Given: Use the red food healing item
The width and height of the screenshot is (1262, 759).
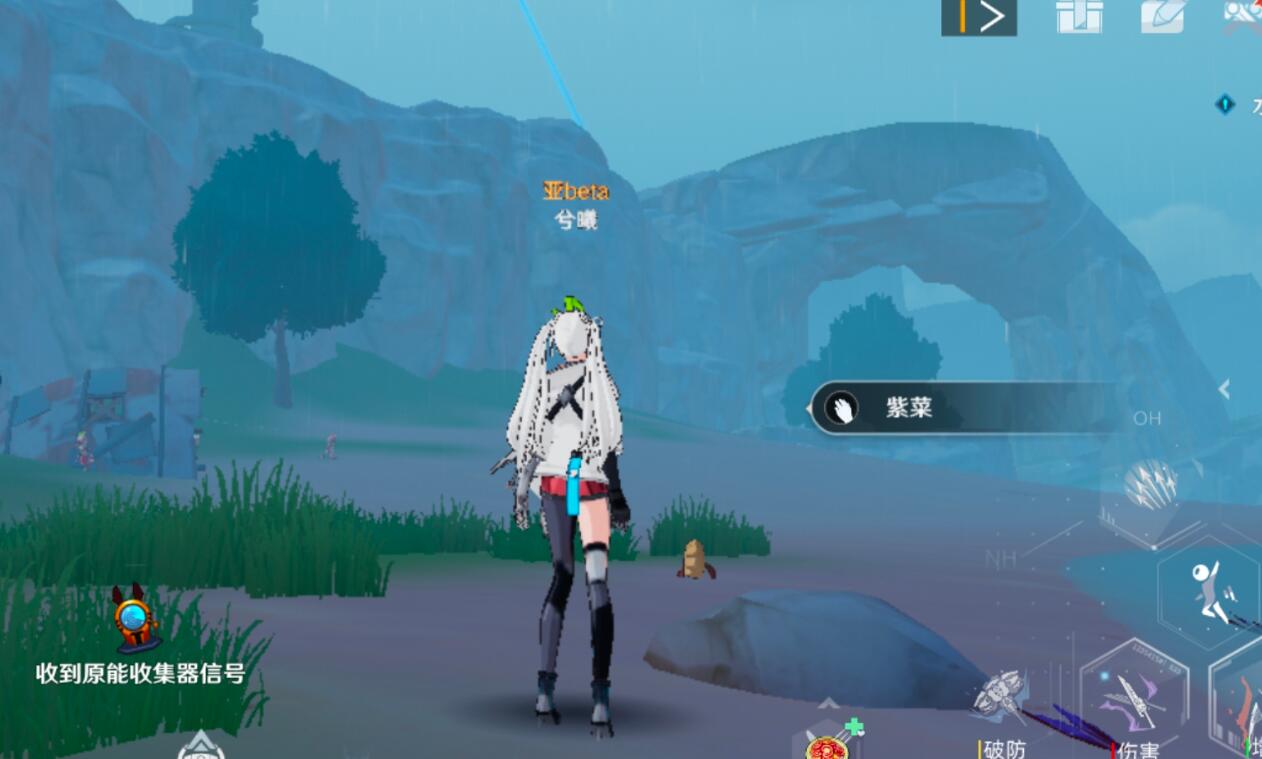Looking at the screenshot, I should coord(828,745).
